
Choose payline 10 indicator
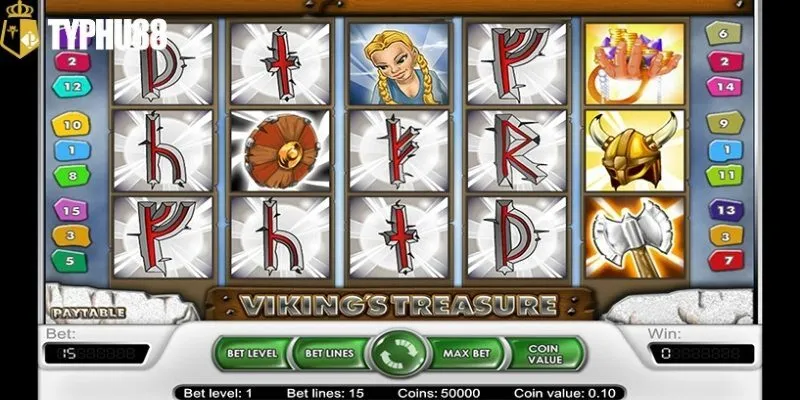[x=71, y=126]
